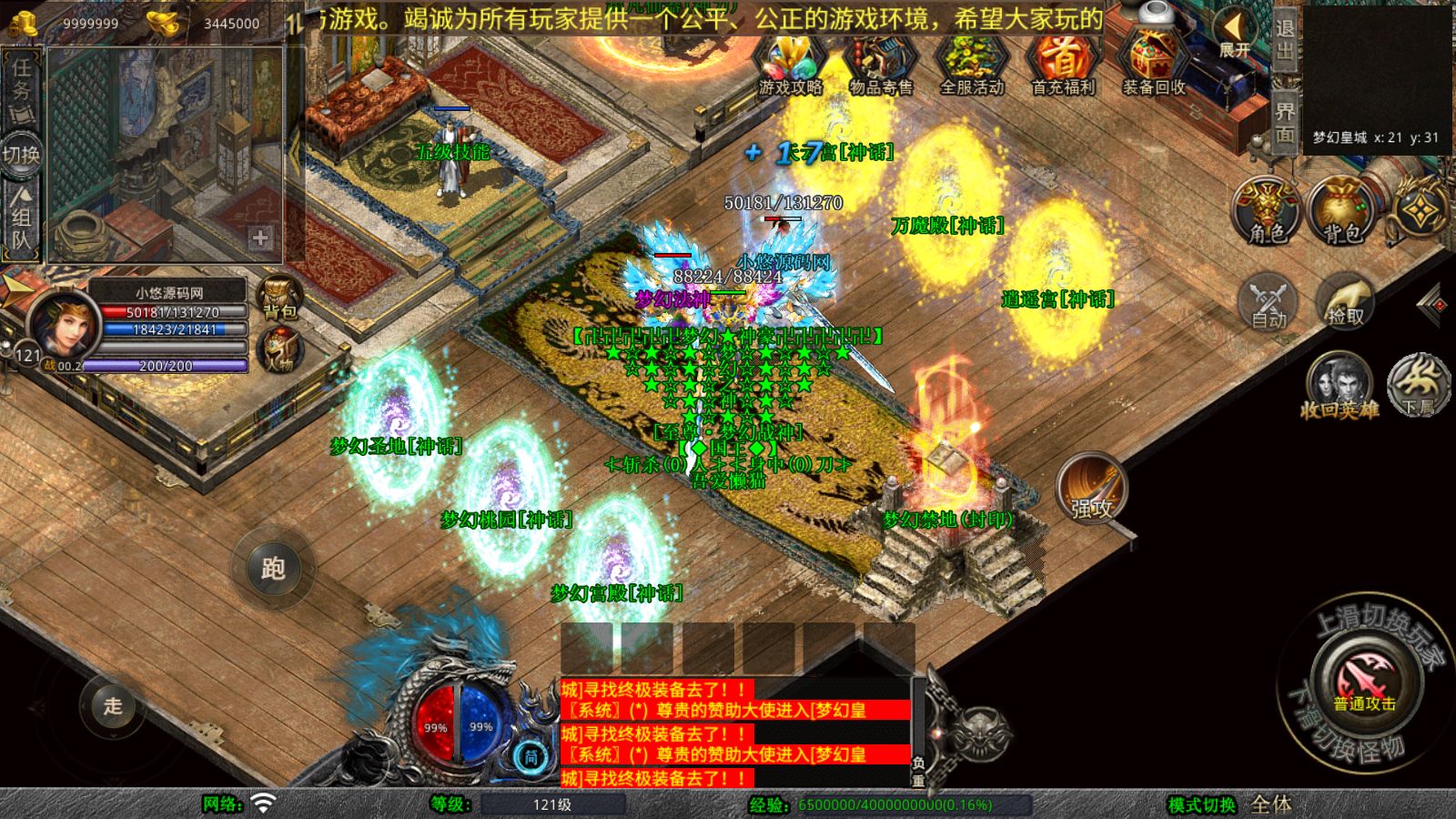Viewport: 1456px width, 819px height.
Task: Exit the game with 退出 button
Action: [x=1284, y=38]
